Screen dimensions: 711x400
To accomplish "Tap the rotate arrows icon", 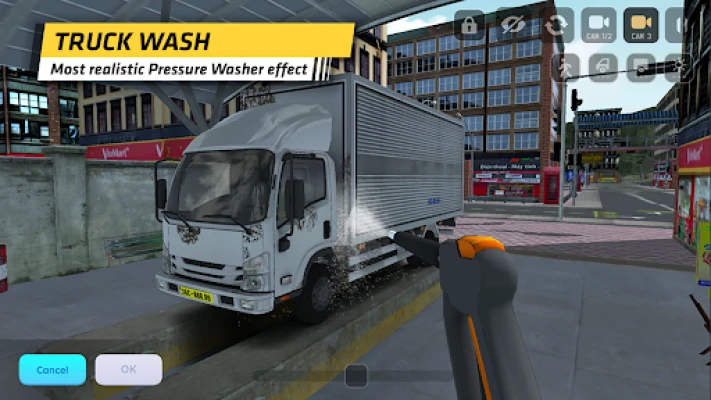I will coord(557,25).
